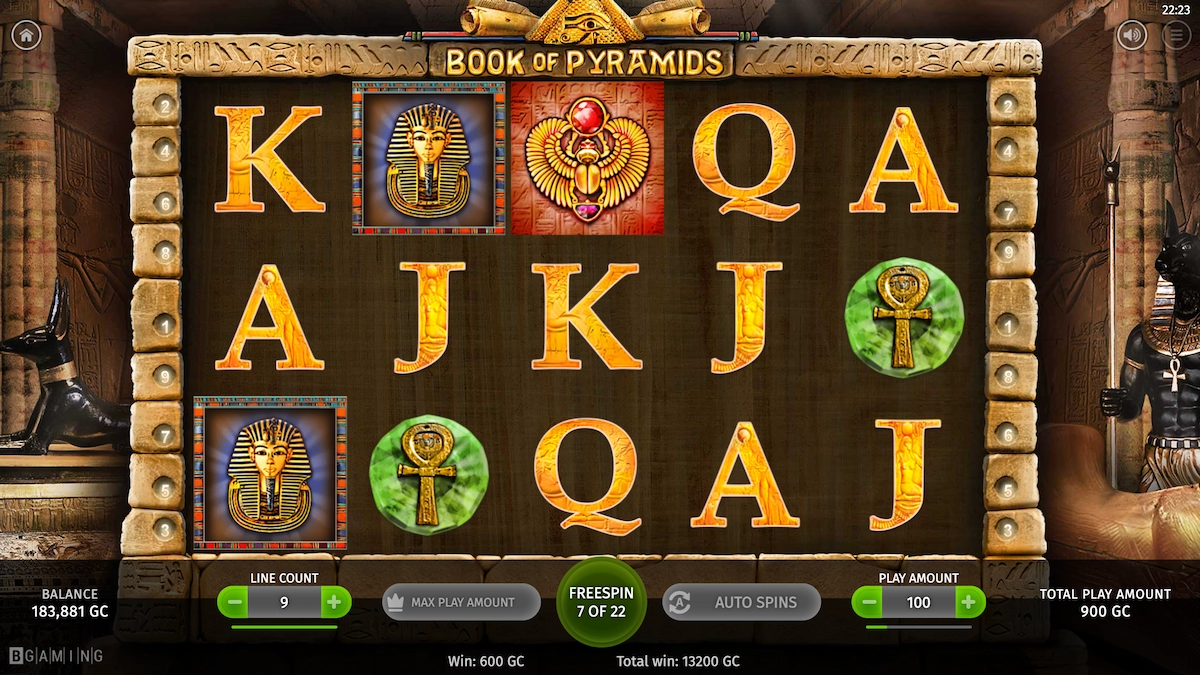Viewport: 1200px width, 675px height.
Task: Click the green Freespin button
Action: [601, 602]
